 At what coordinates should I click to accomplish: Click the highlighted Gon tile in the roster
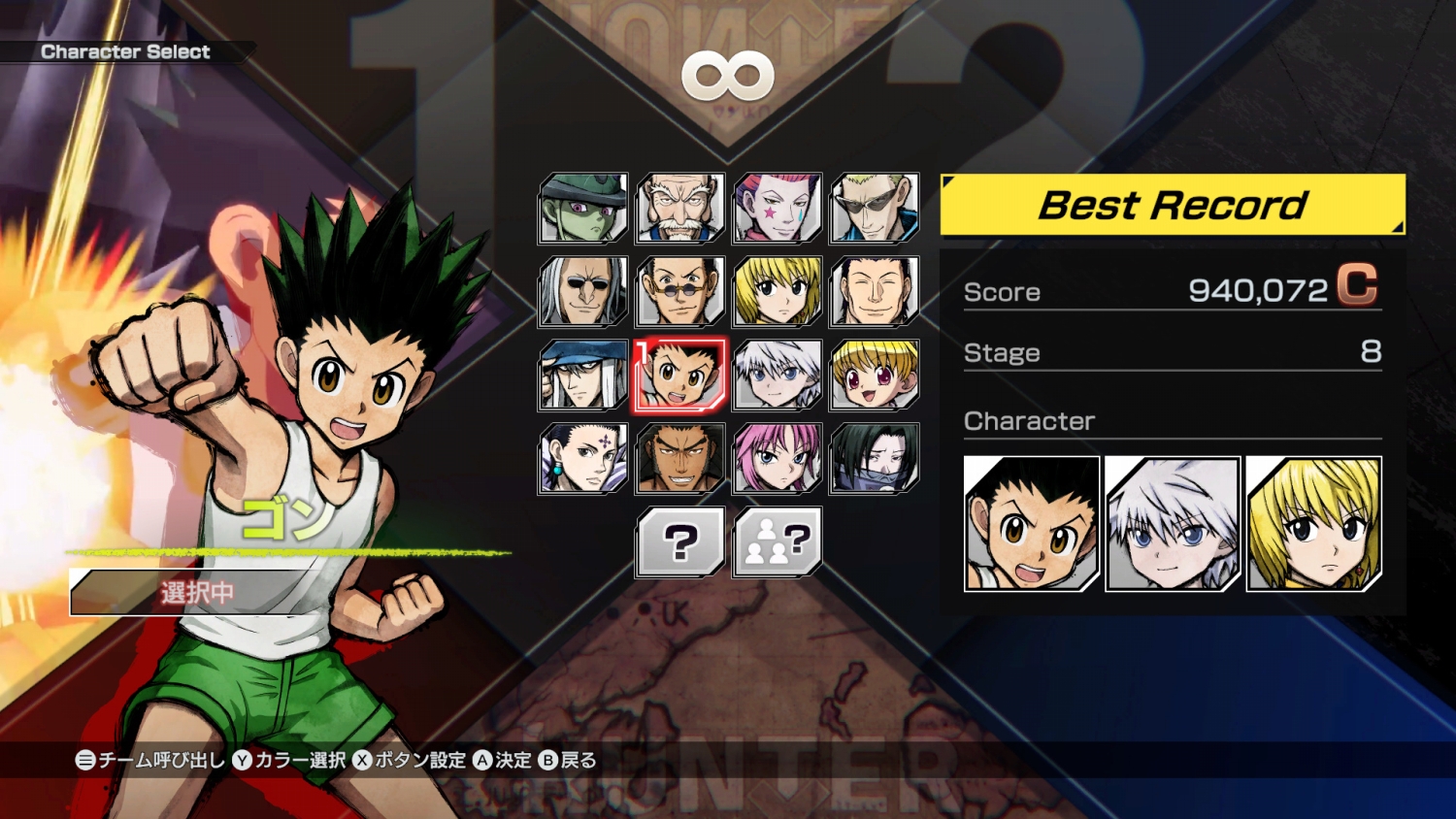tap(680, 375)
